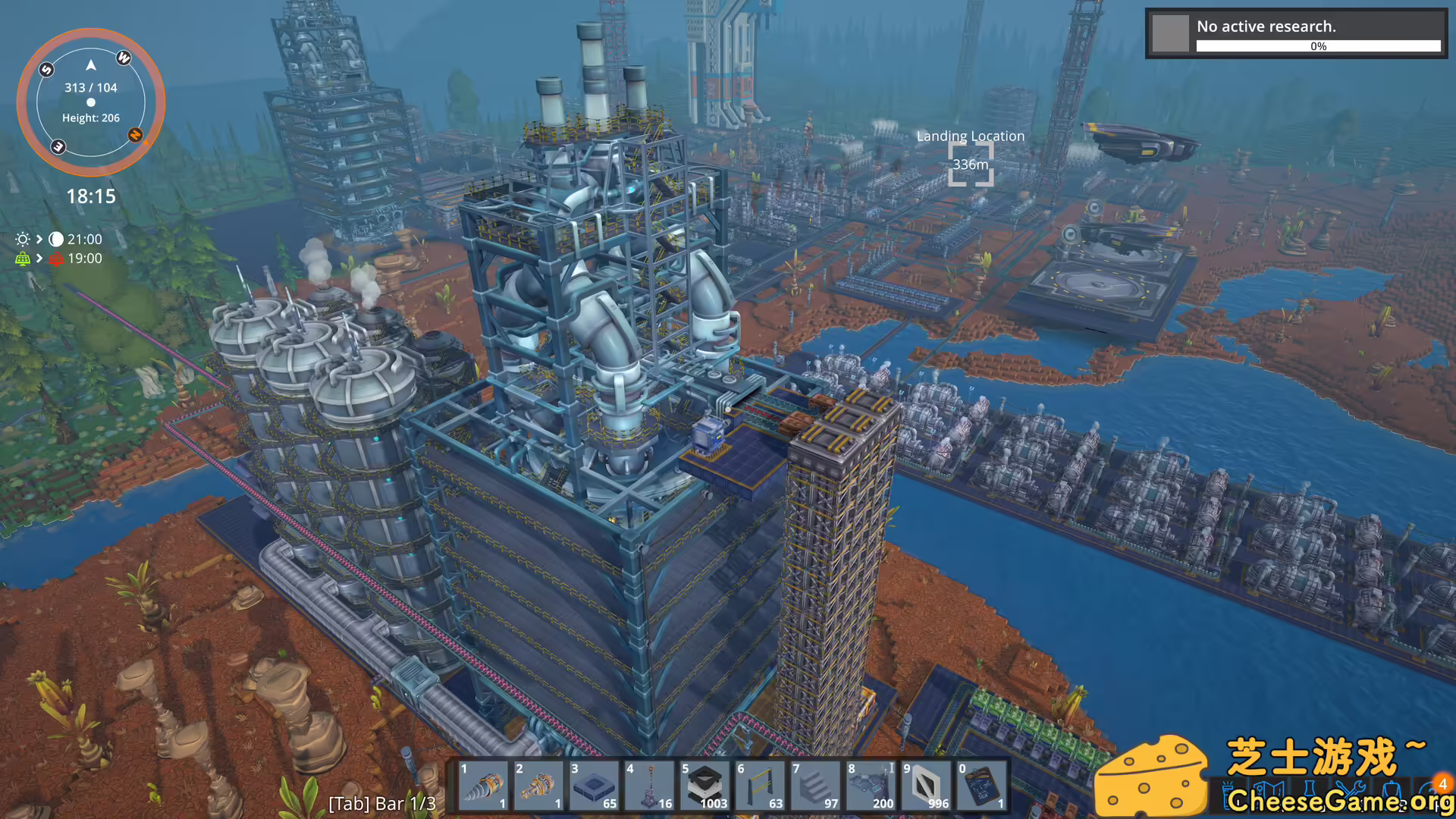Select the small drill in hotbar slot 2

click(x=538, y=786)
